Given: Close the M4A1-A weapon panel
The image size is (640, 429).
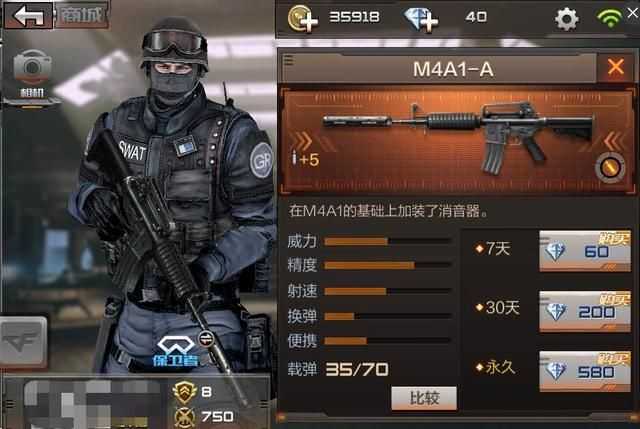Looking at the screenshot, I should (614, 67).
